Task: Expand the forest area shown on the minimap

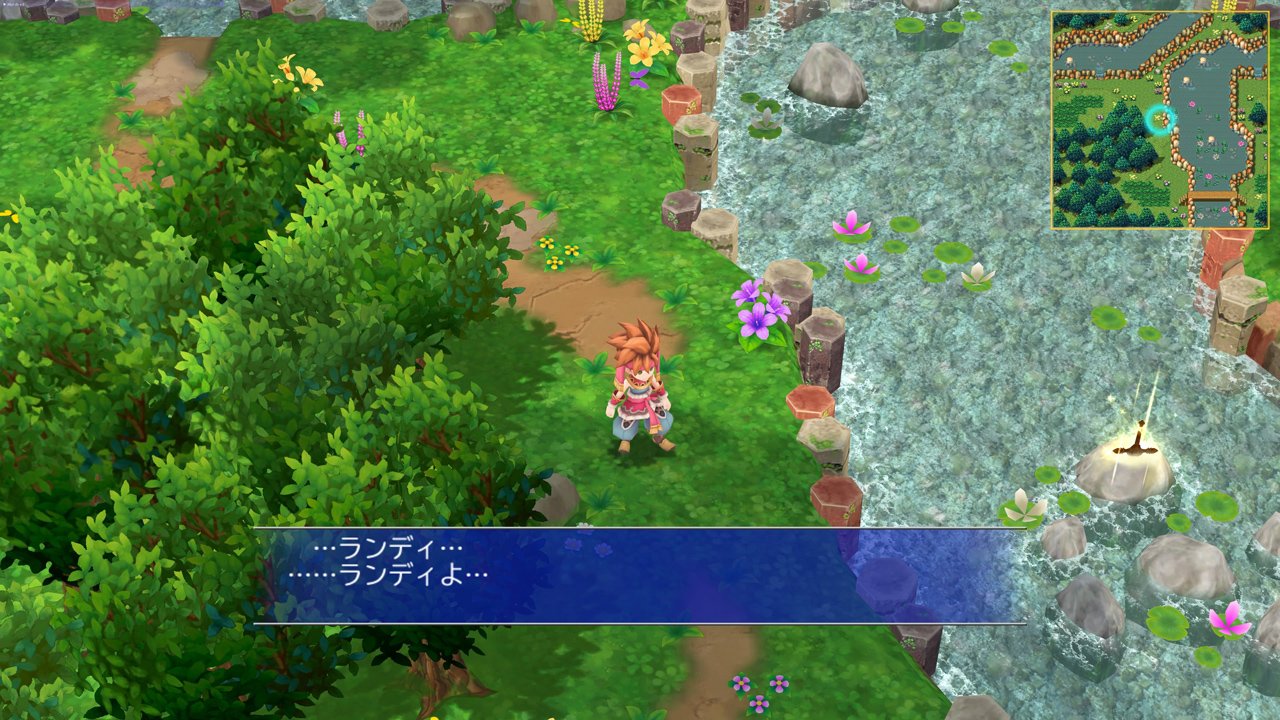Action: click(1098, 160)
